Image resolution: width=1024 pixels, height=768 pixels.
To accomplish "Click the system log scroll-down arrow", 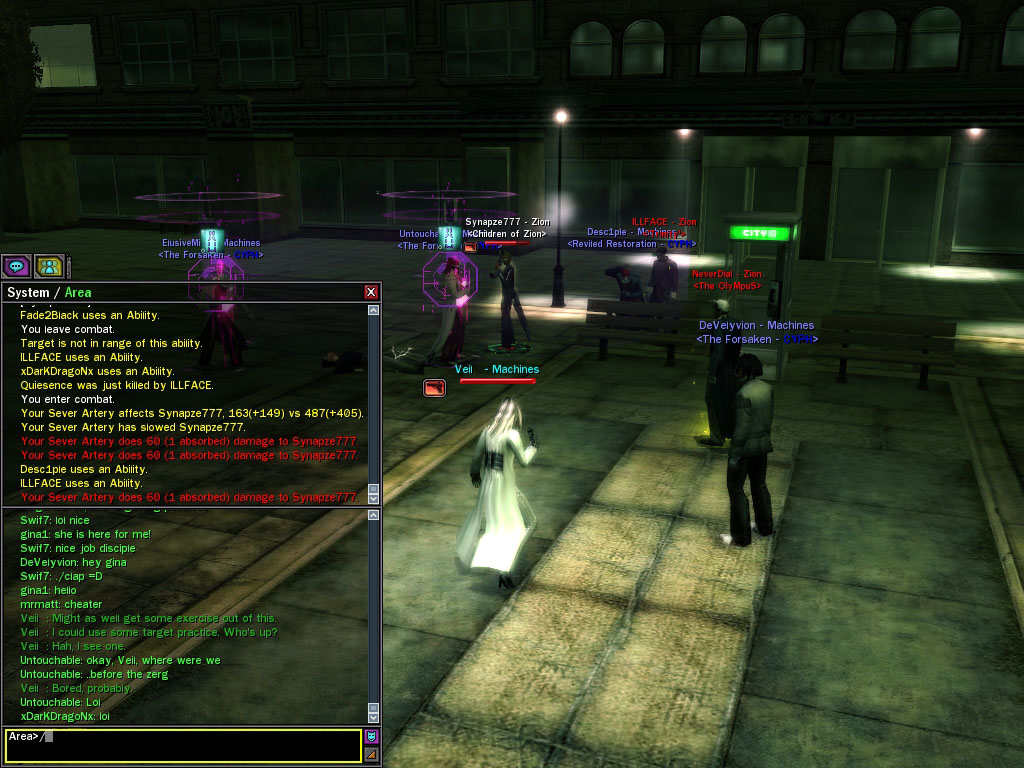I will [x=374, y=497].
